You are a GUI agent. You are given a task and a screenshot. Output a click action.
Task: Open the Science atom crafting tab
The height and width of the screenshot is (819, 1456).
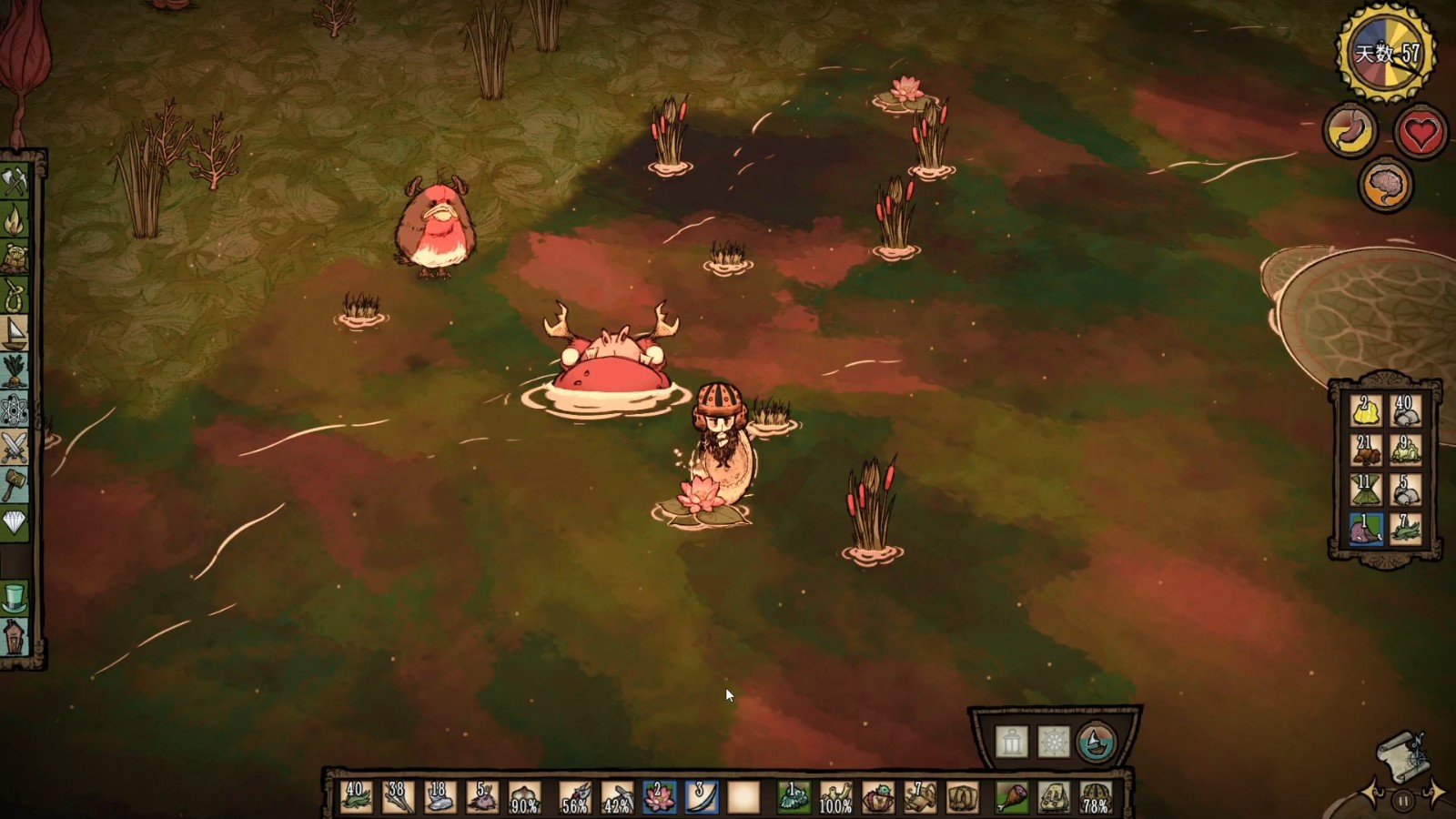click(x=15, y=409)
